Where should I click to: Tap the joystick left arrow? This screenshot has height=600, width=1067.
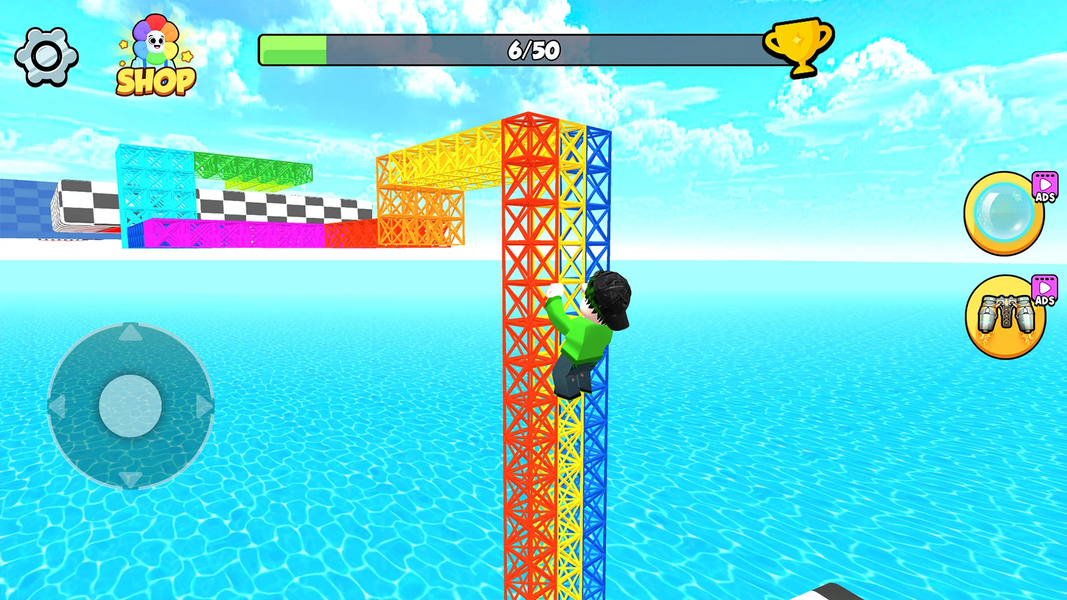58,406
